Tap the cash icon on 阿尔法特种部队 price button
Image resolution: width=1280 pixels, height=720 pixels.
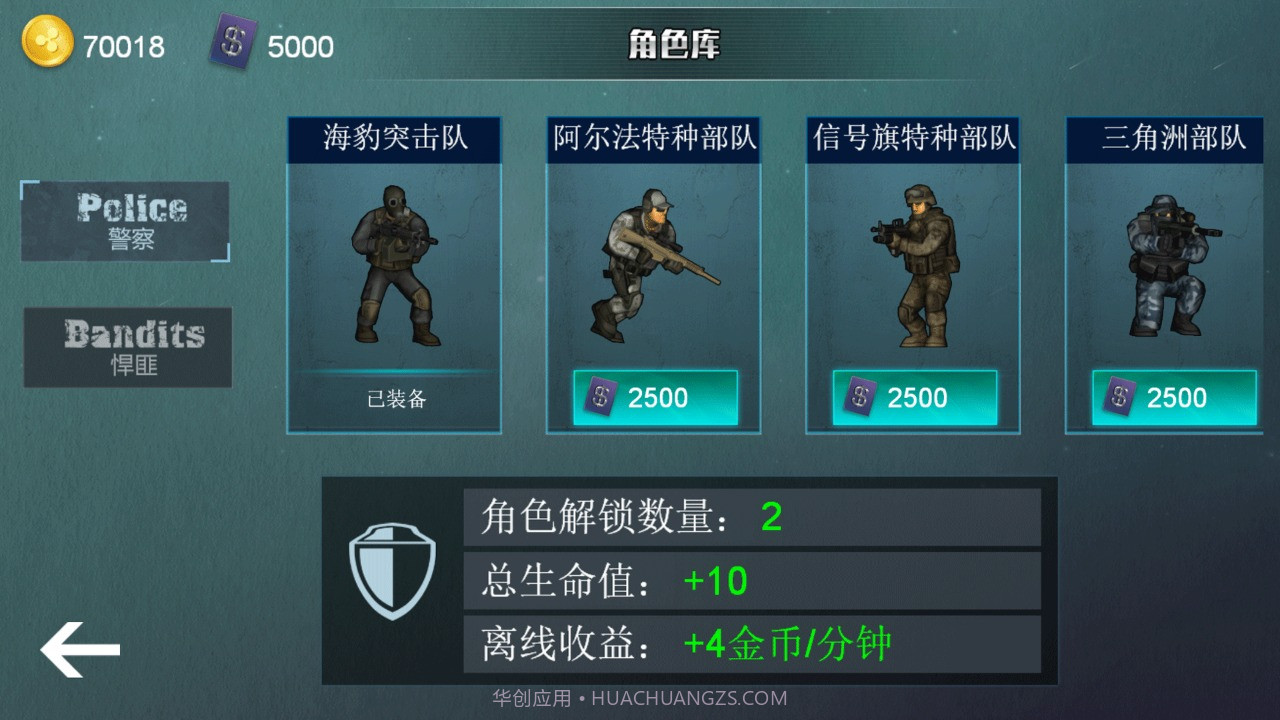click(600, 397)
